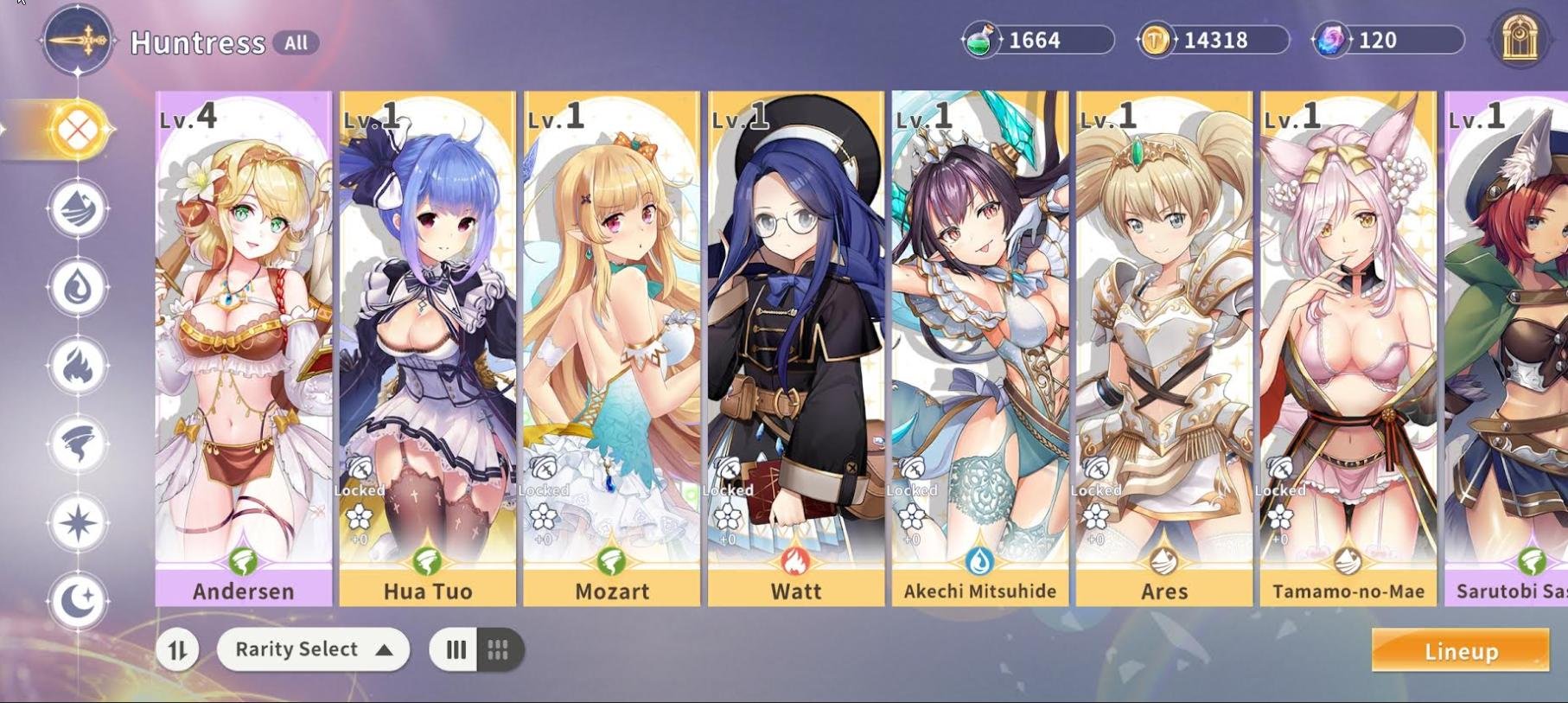Image resolution: width=1568 pixels, height=703 pixels.
Task: Filter huntresses by wind tornado element
Action: pos(78,444)
